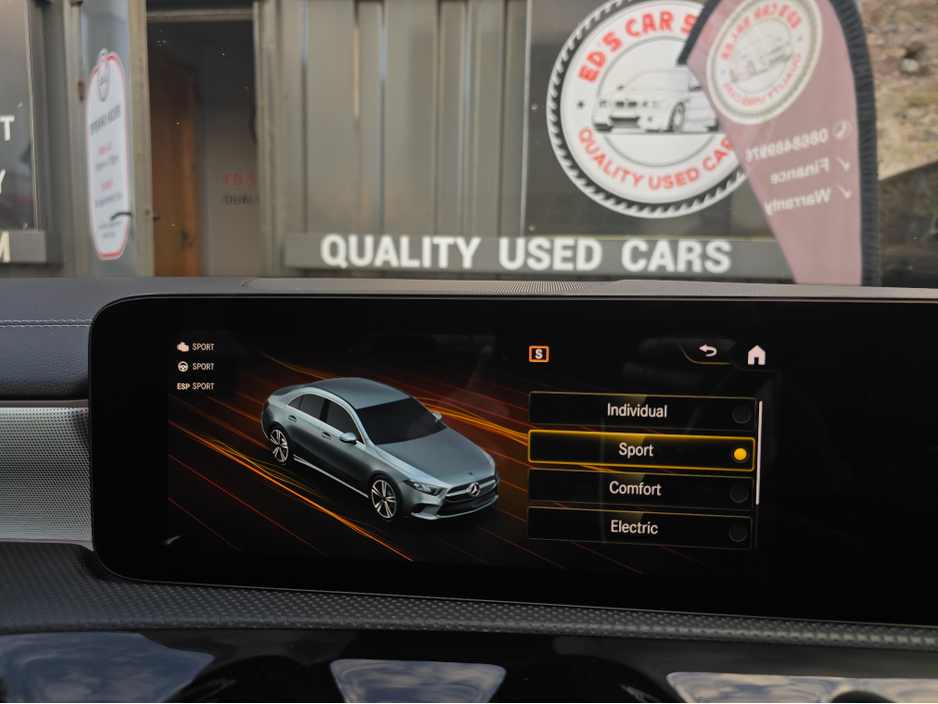Viewport: 938px width, 704px height.
Task: Open the home screen icon
Action: (756, 355)
